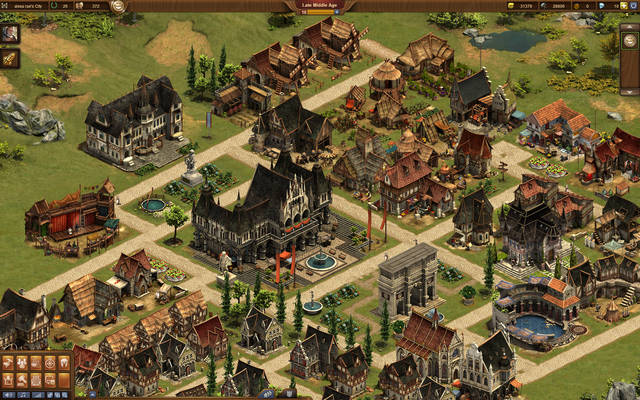Open army management via the helmet icon

pyautogui.click(x=63, y=362)
